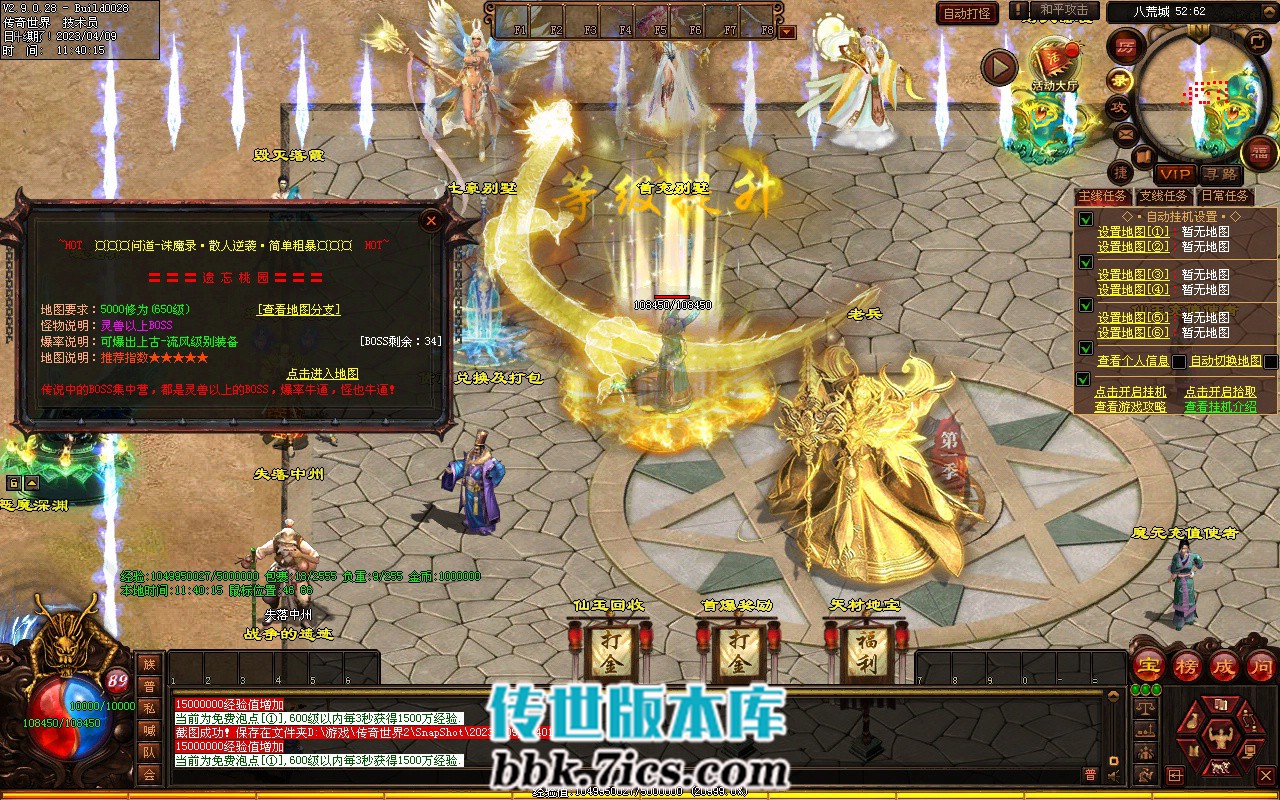This screenshot has height=800, width=1280.
Task: Switch to the 主线任务 tab
Action: pyautogui.click(x=1102, y=196)
